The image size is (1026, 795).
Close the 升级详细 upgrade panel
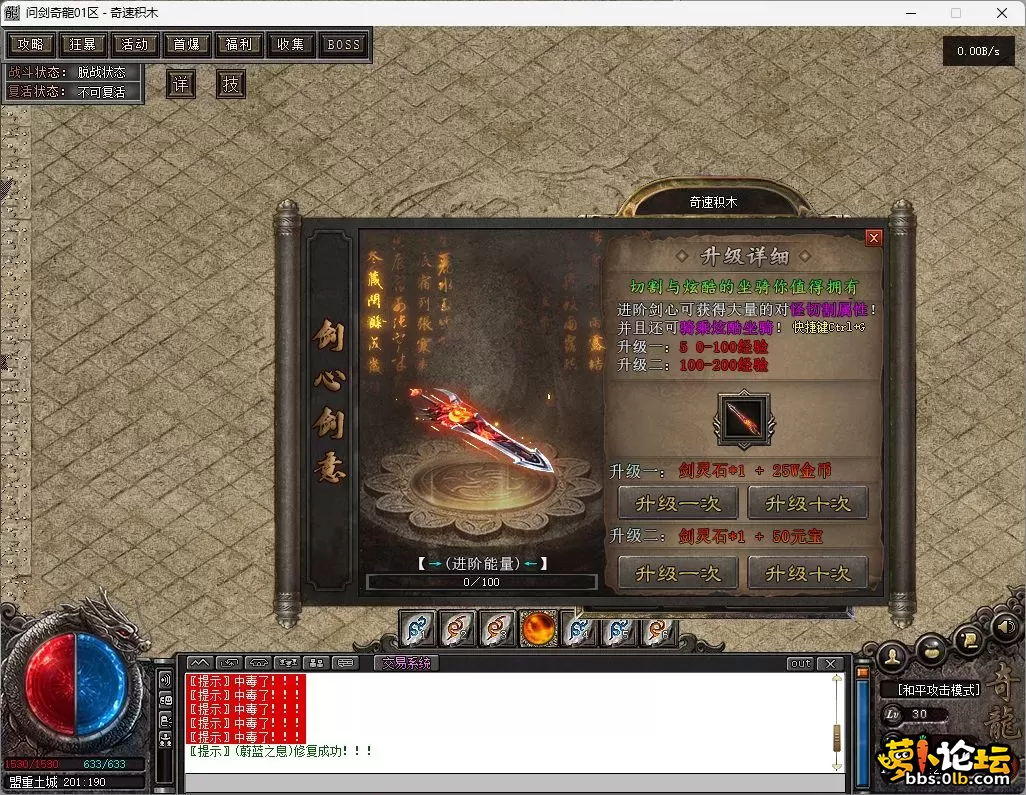click(x=873, y=238)
